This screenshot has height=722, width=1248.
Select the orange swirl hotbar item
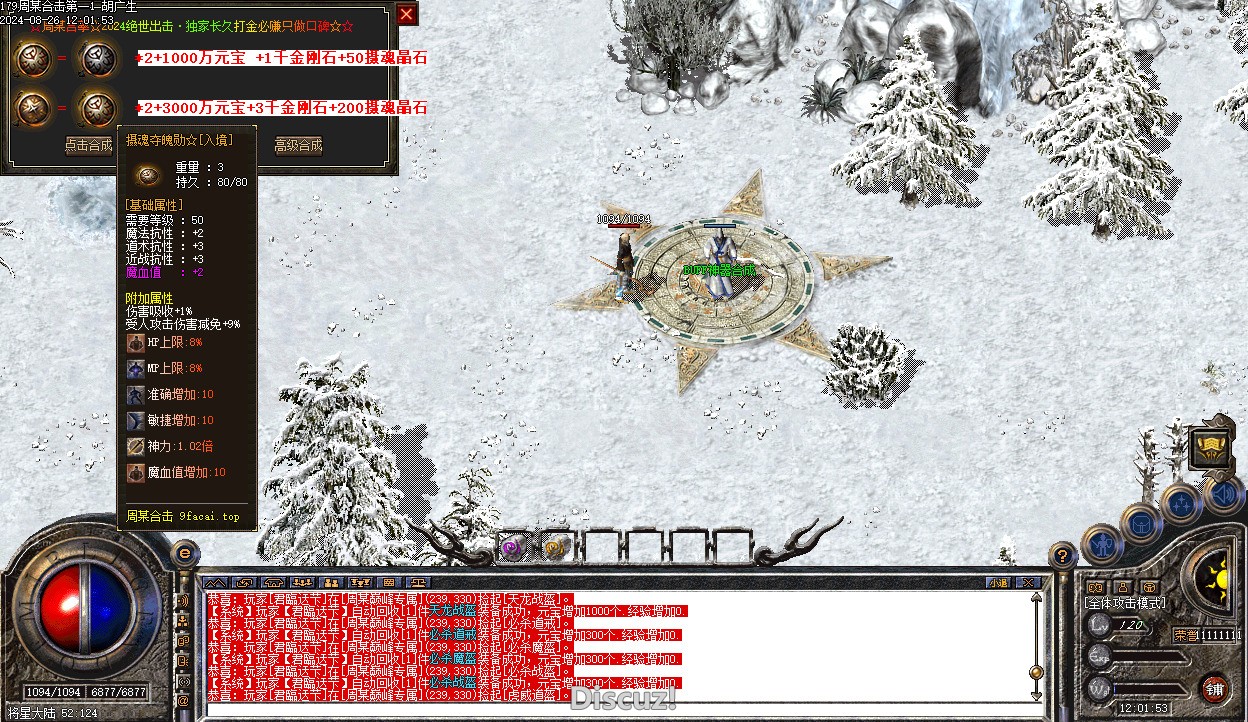click(x=556, y=547)
